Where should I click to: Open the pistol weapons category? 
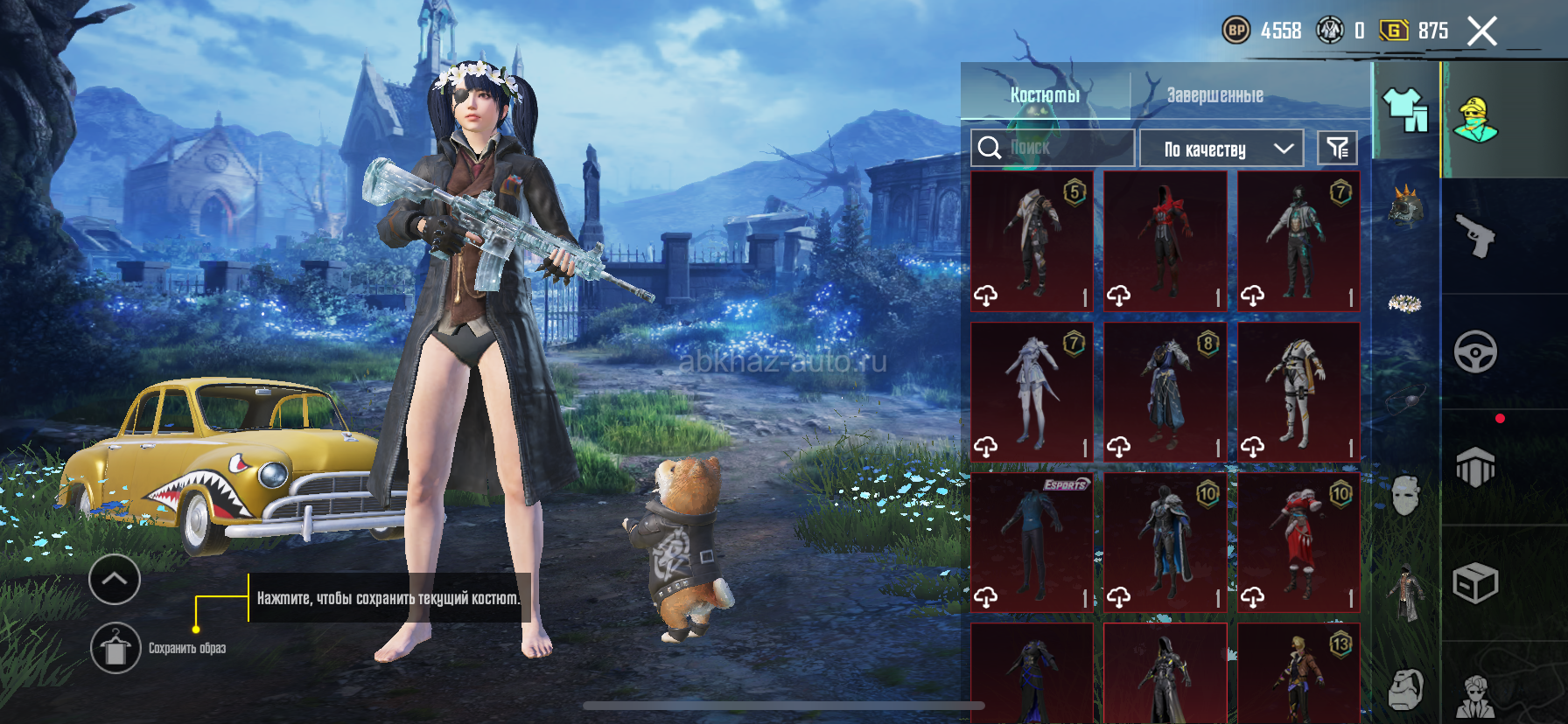point(1476,235)
